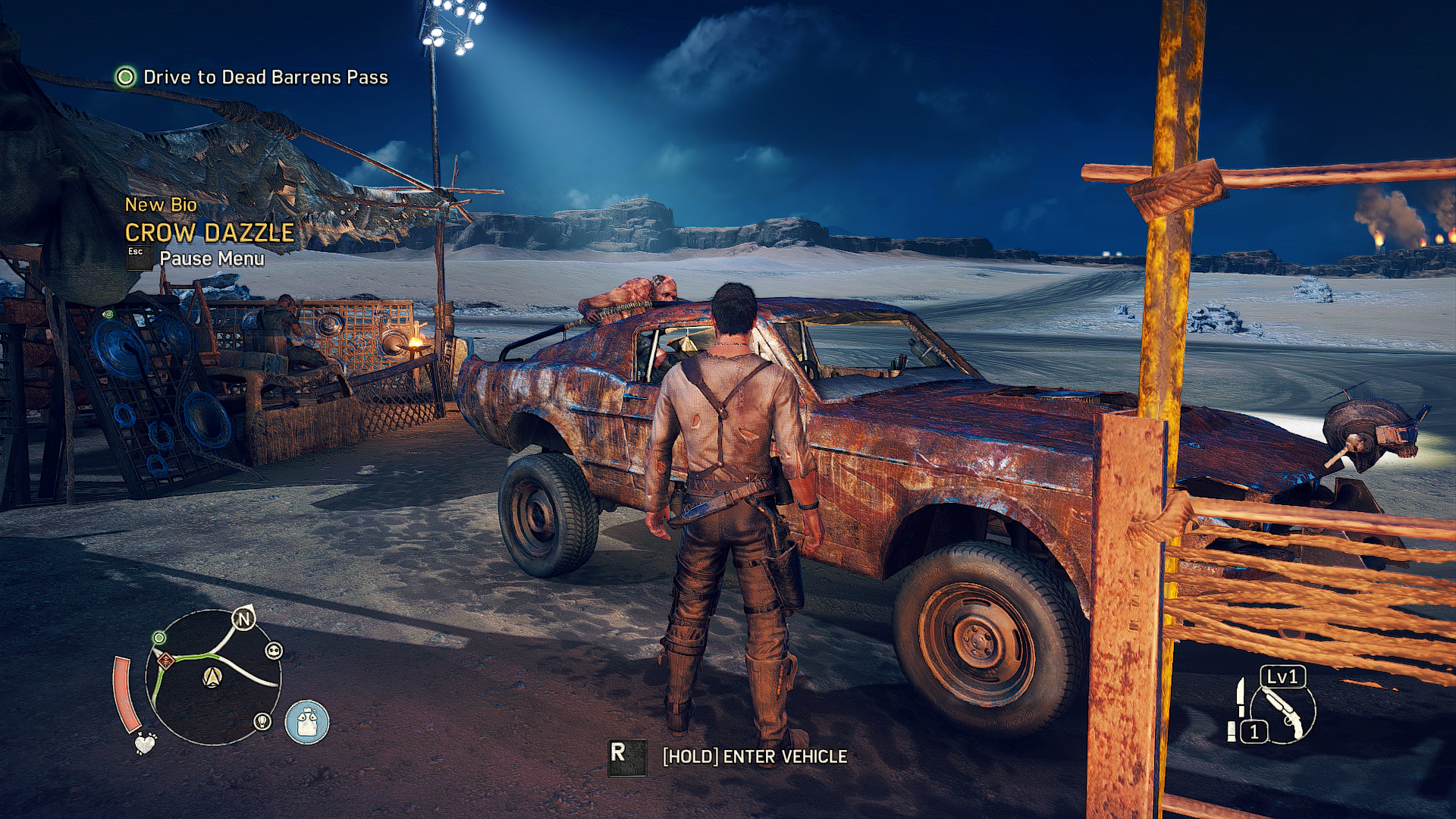Screen dimensions: 1456x819
Task: Select the shotgun weapon icon
Action: 1283,713
